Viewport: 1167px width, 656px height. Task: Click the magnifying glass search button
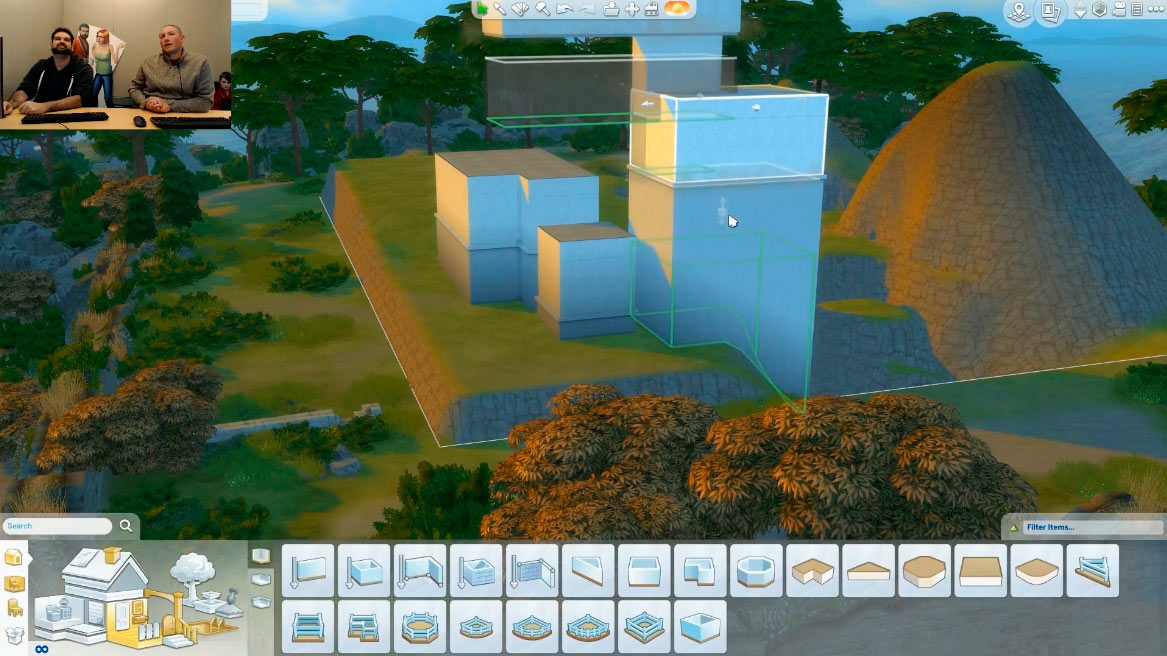click(126, 526)
